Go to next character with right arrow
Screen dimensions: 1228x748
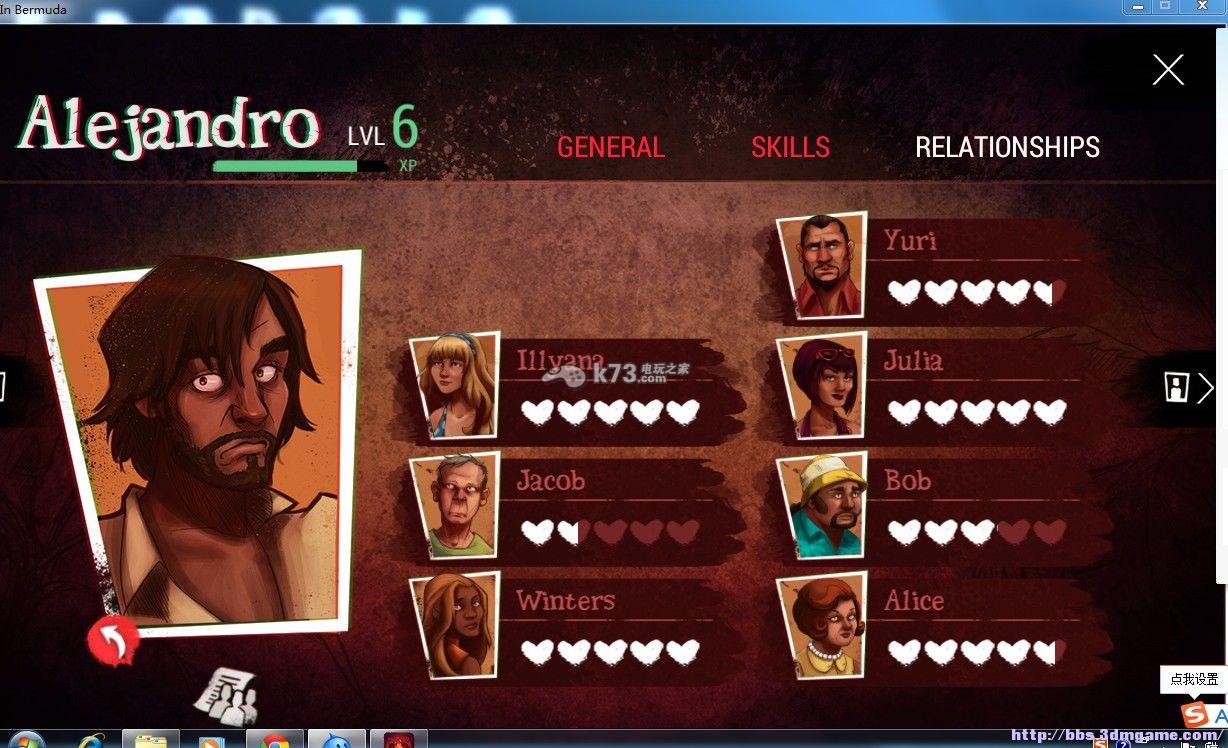[x=1205, y=387]
